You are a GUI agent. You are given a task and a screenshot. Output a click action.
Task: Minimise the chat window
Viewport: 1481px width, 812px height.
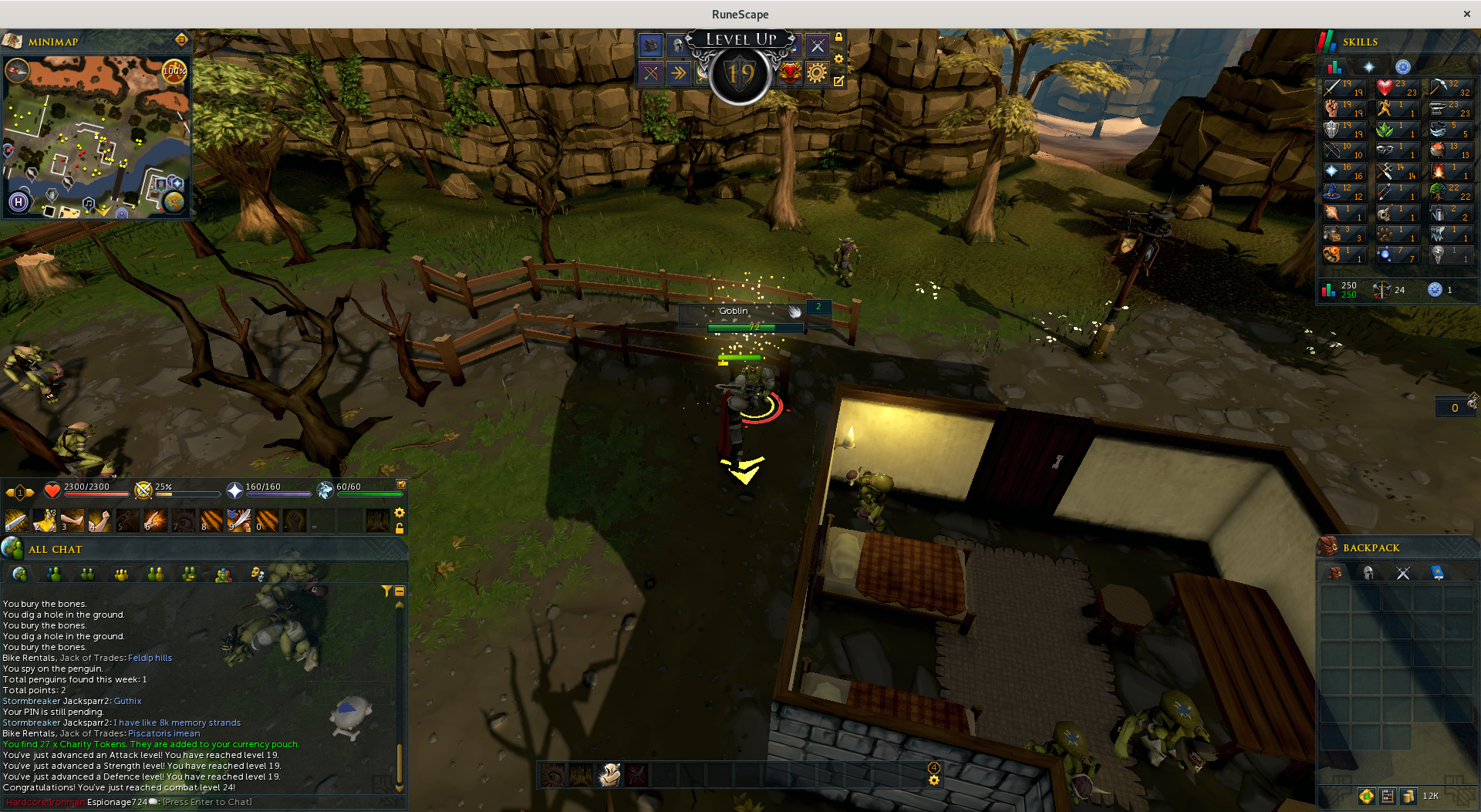(400, 591)
